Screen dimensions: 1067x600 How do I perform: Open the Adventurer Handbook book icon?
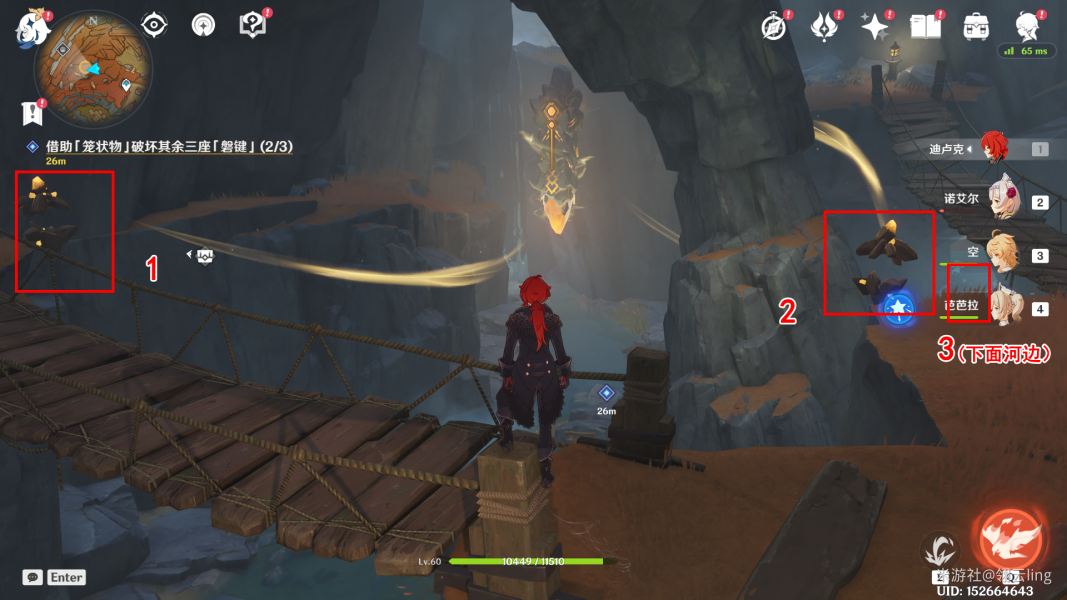coord(925,27)
